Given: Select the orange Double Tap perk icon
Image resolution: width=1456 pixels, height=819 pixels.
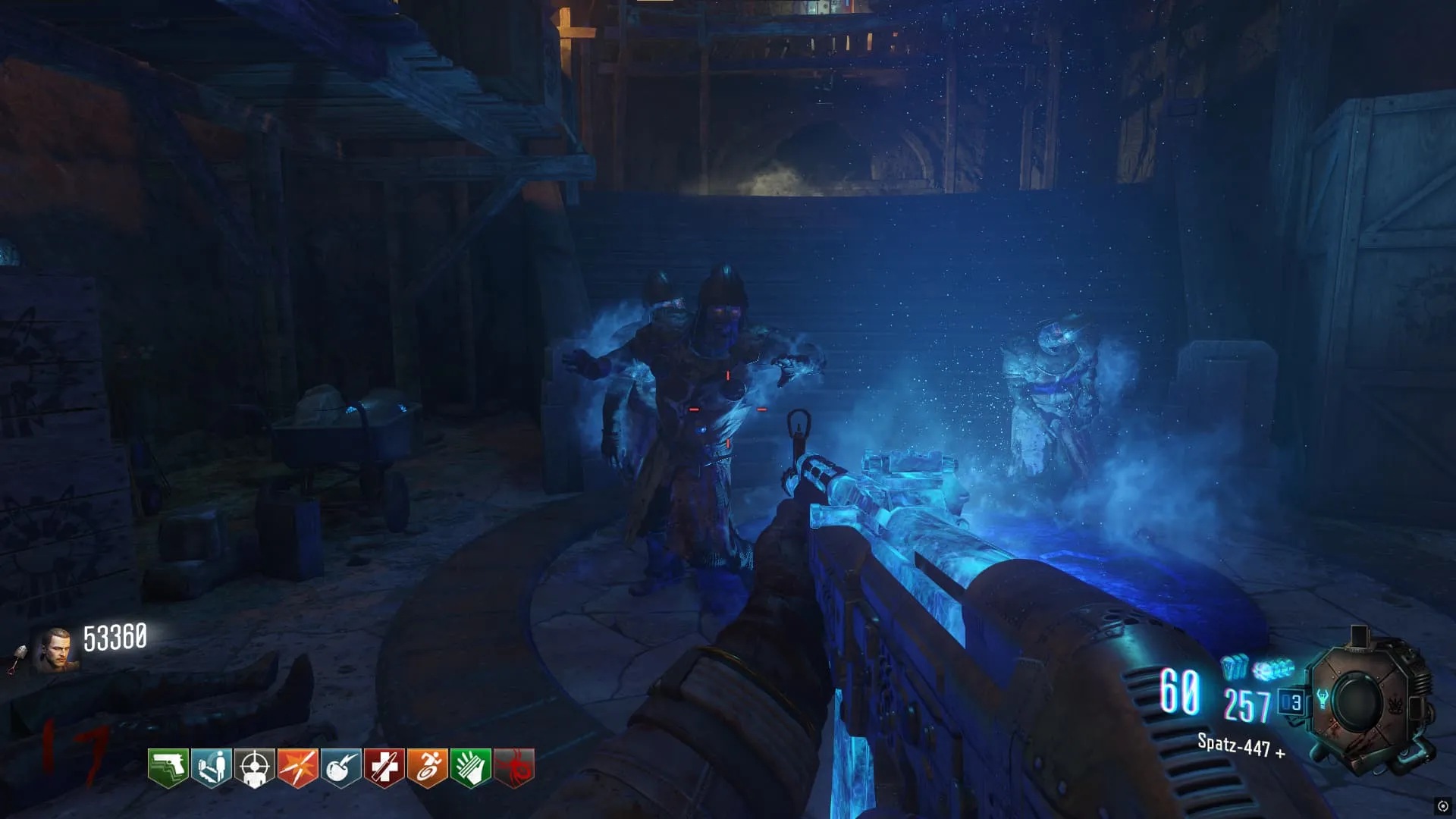Looking at the screenshot, I should click(298, 768).
